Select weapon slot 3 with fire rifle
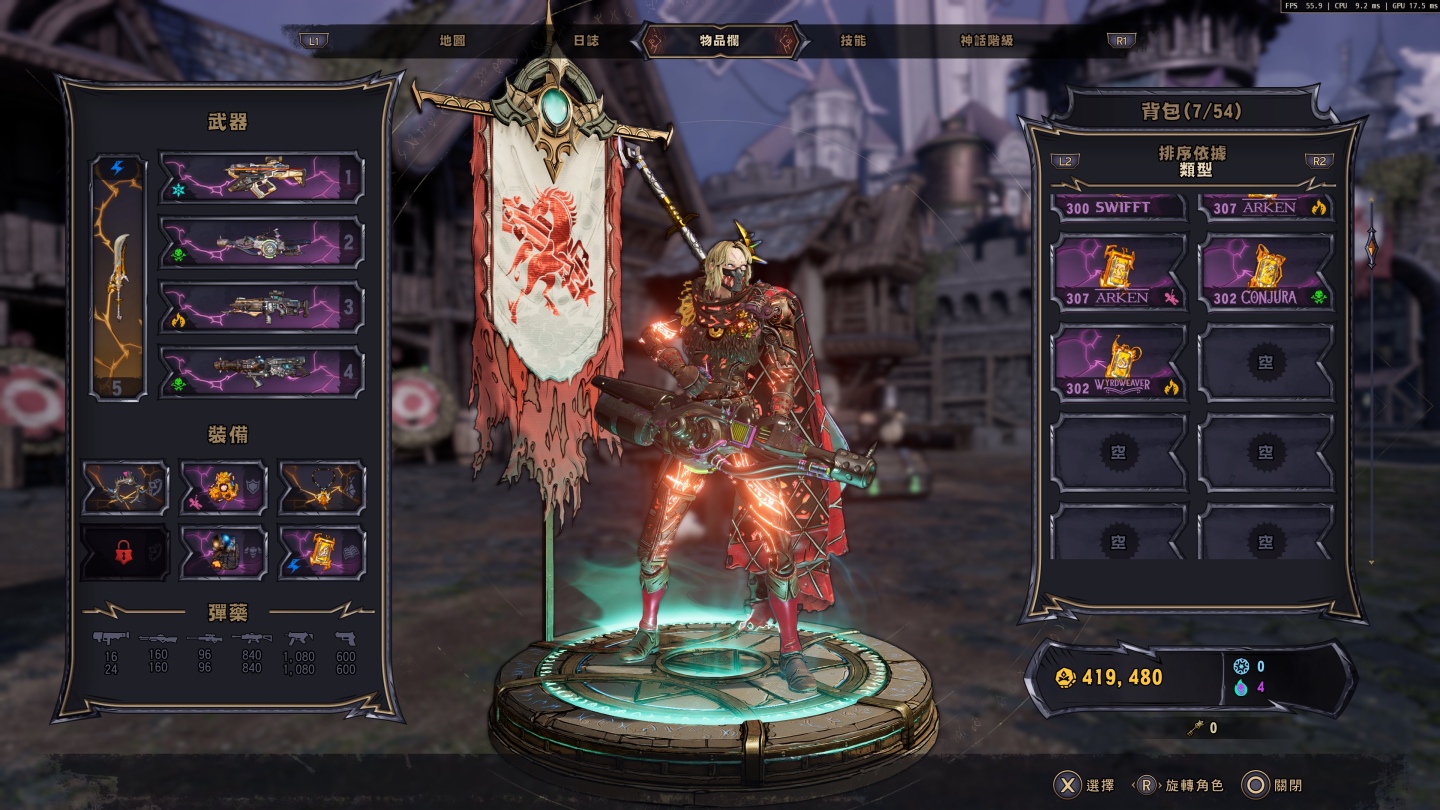This screenshot has height=810, width=1440. coord(261,307)
